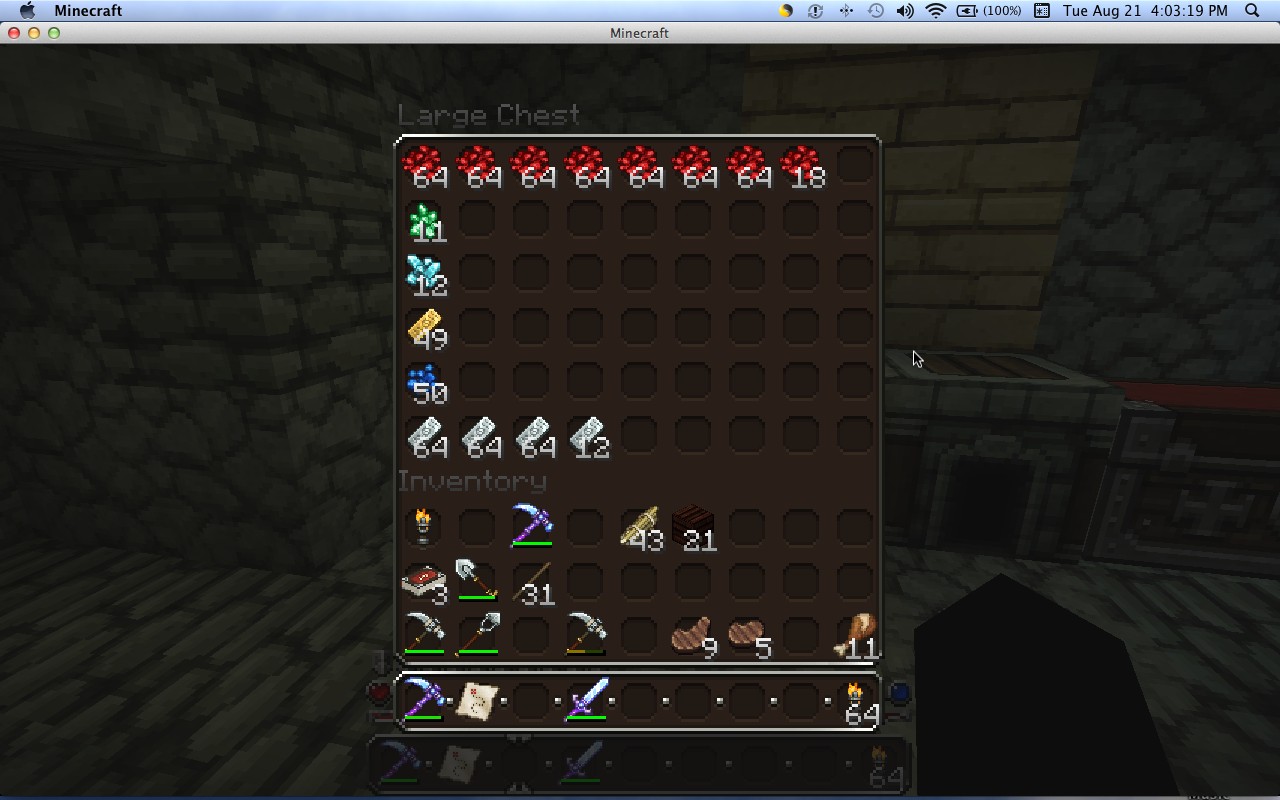The width and height of the screenshot is (1280, 800).
Task: Close the Minecraft window
Action: [x=14, y=33]
